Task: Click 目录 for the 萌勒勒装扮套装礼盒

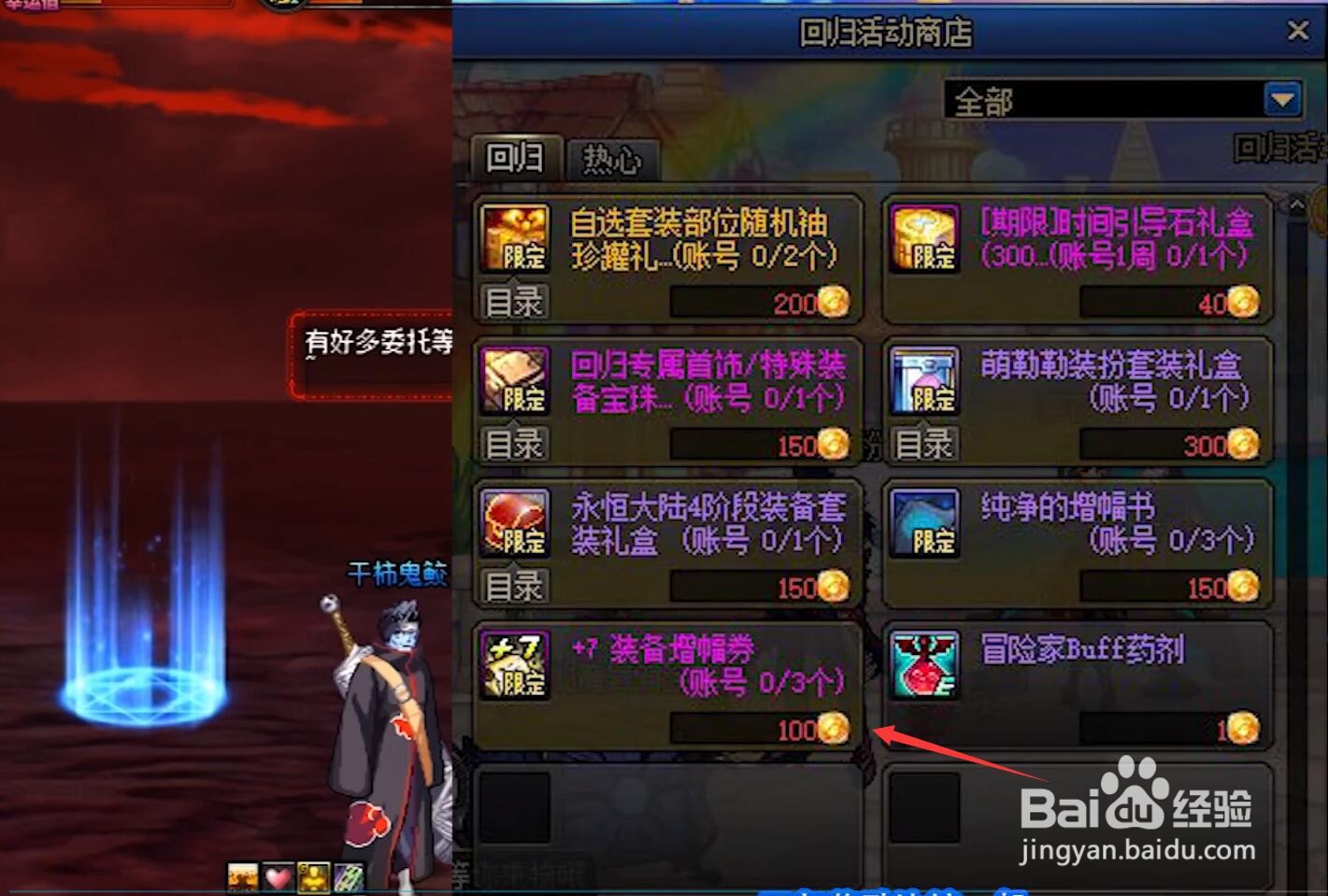Action: pyautogui.click(x=922, y=444)
